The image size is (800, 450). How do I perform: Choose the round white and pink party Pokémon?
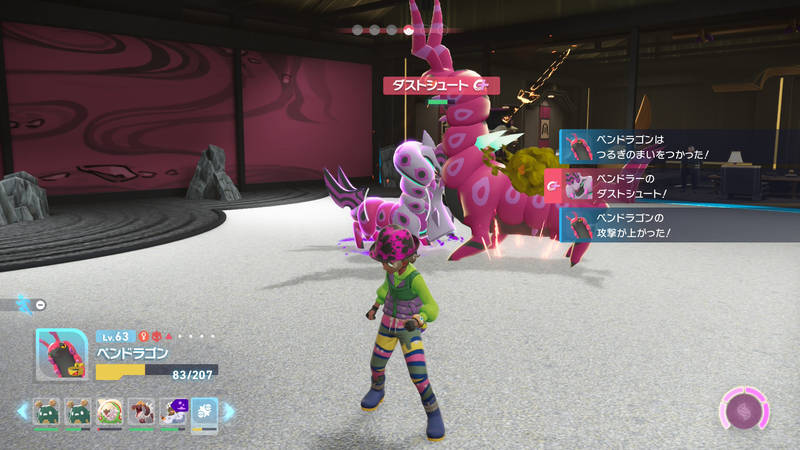coord(109,412)
